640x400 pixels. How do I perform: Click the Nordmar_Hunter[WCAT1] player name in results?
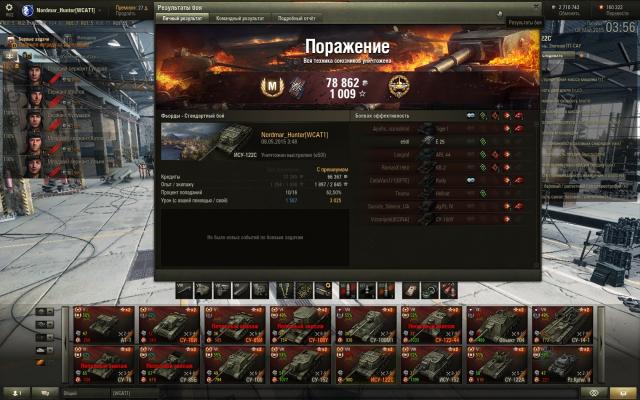[293, 134]
